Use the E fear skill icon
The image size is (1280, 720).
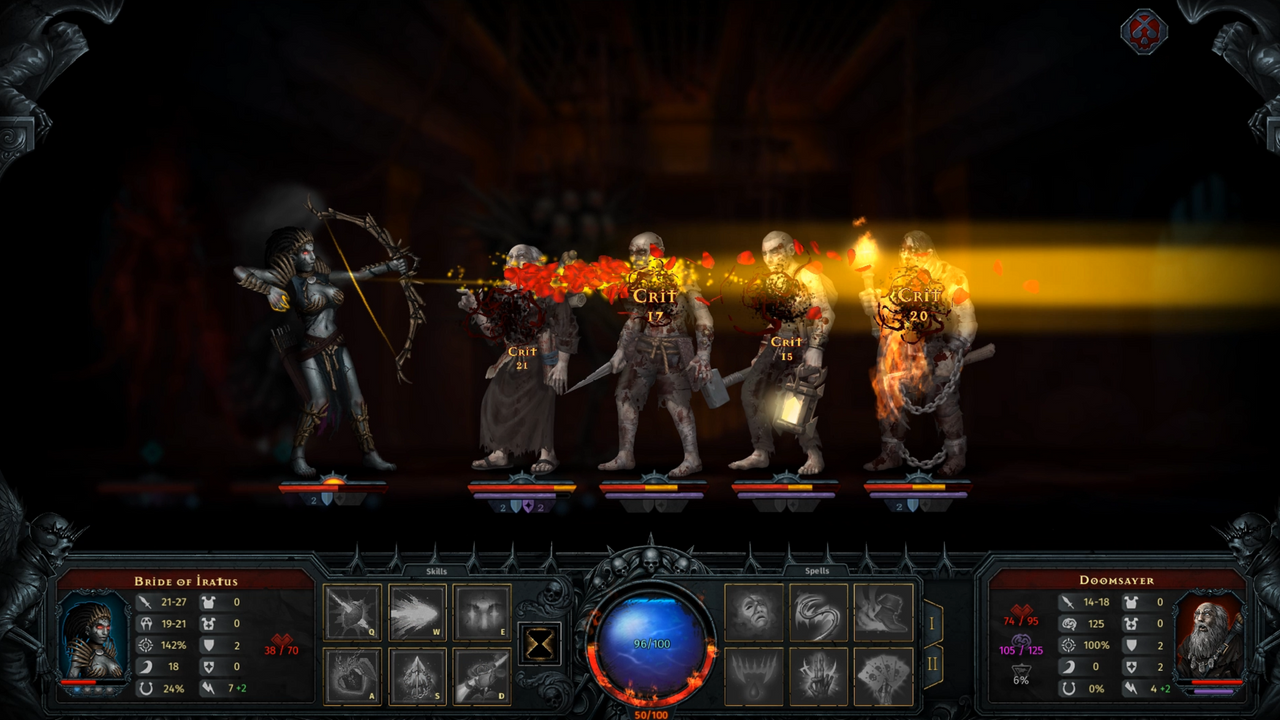pyautogui.click(x=483, y=613)
